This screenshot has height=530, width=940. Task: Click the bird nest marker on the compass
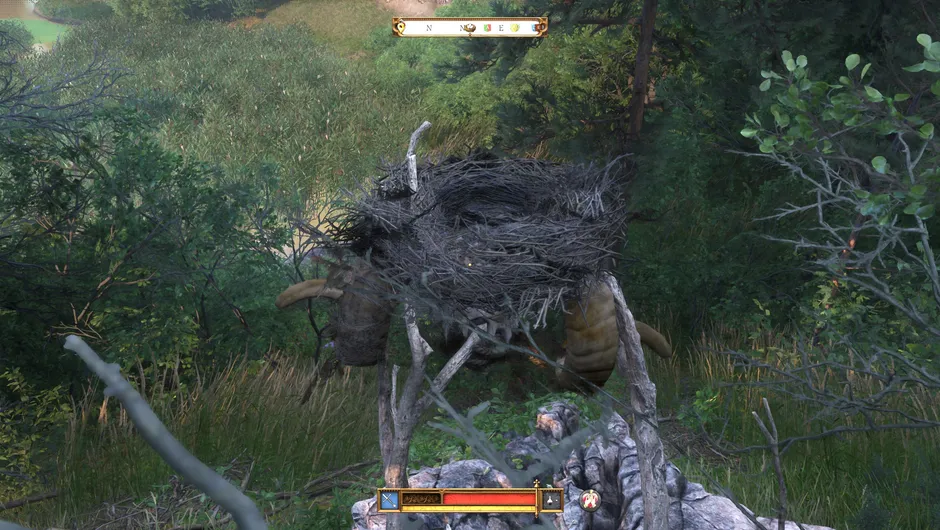[468, 27]
